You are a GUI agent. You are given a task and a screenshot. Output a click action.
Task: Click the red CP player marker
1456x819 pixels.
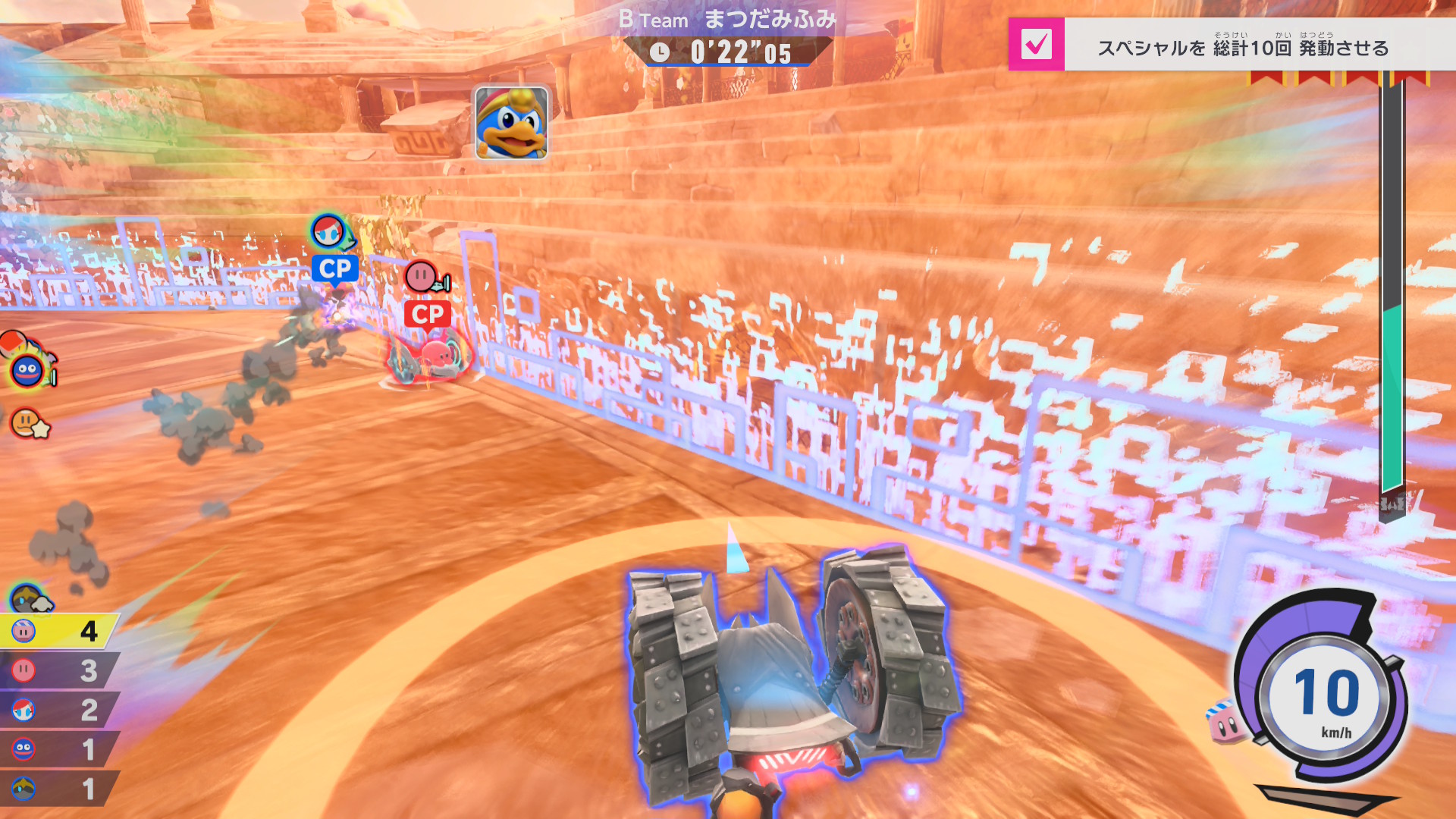pyautogui.click(x=428, y=314)
